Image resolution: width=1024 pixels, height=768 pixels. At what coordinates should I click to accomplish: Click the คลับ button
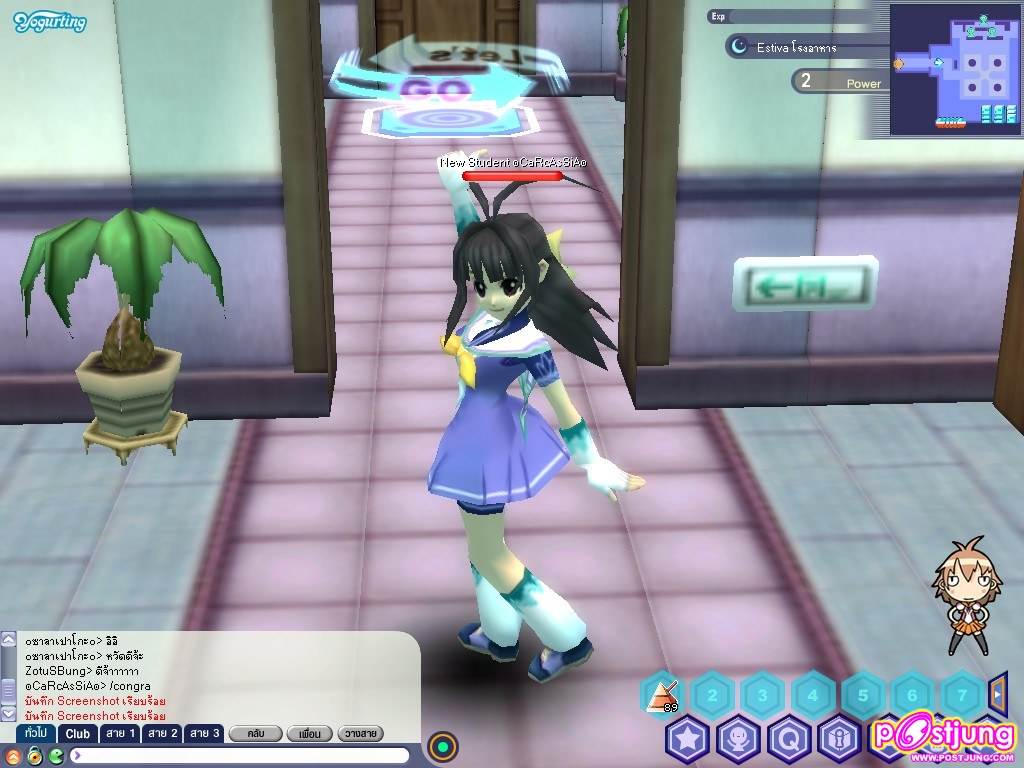pos(254,734)
